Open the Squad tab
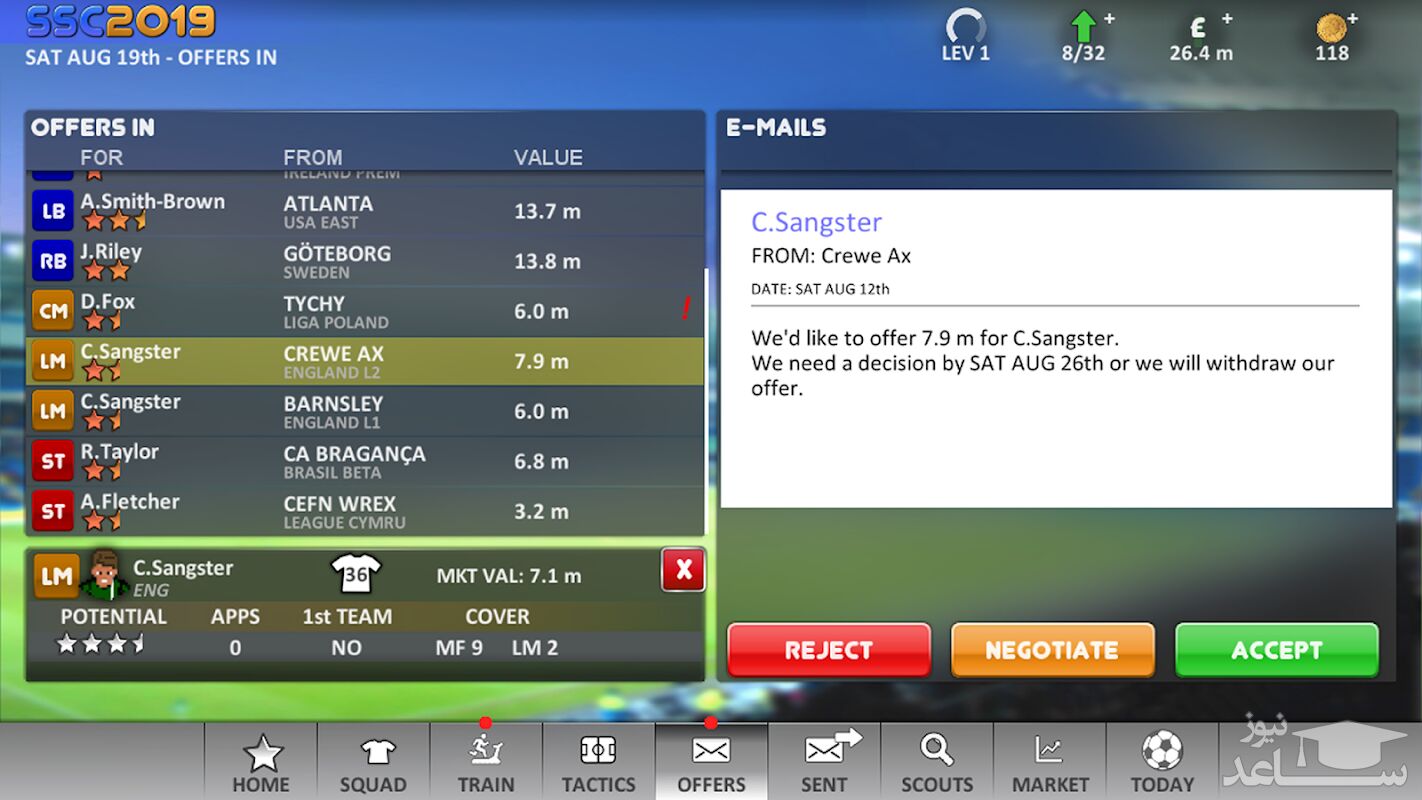The height and width of the screenshot is (800, 1422). [x=373, y=762]
